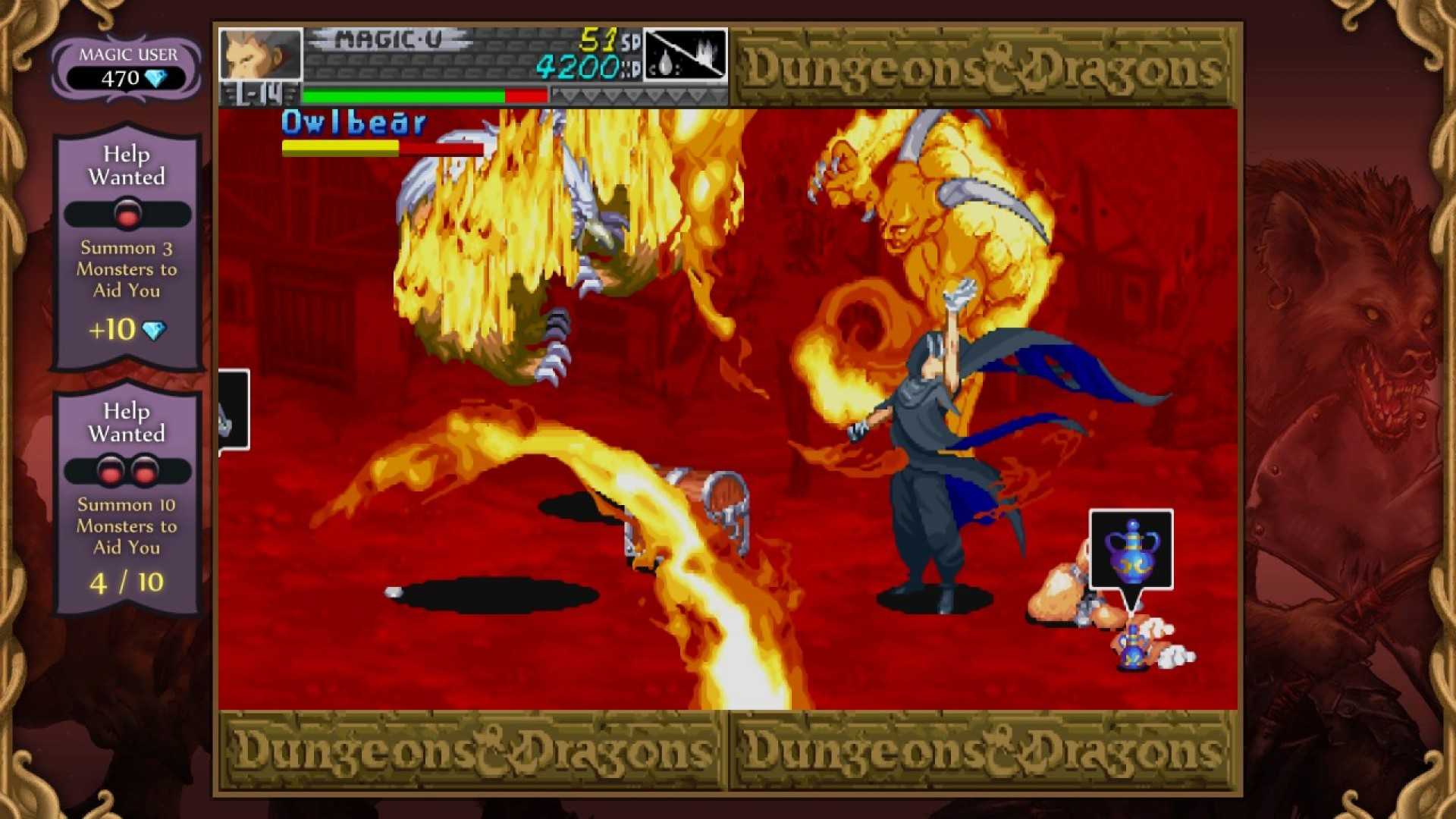1456x819 pixels.
Task: Expand the Magic User header banner
Action: point(126,55)
